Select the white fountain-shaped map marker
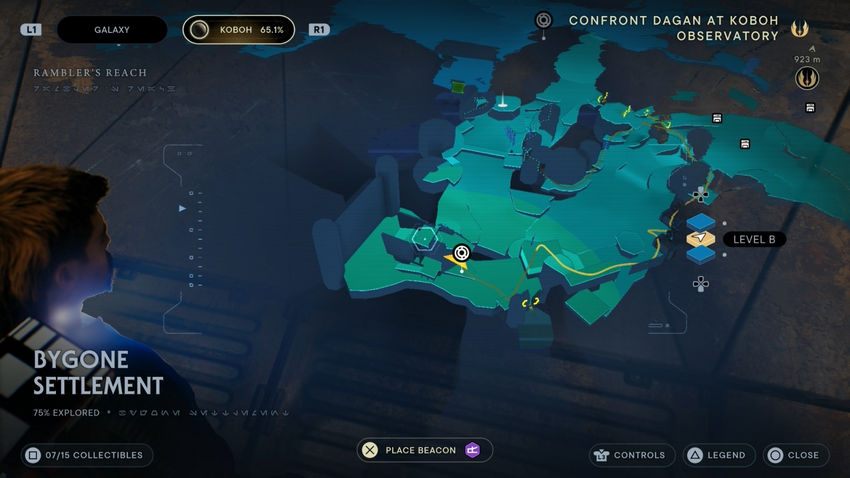Screen dimensions: 850x478 [x=501, y=101]
